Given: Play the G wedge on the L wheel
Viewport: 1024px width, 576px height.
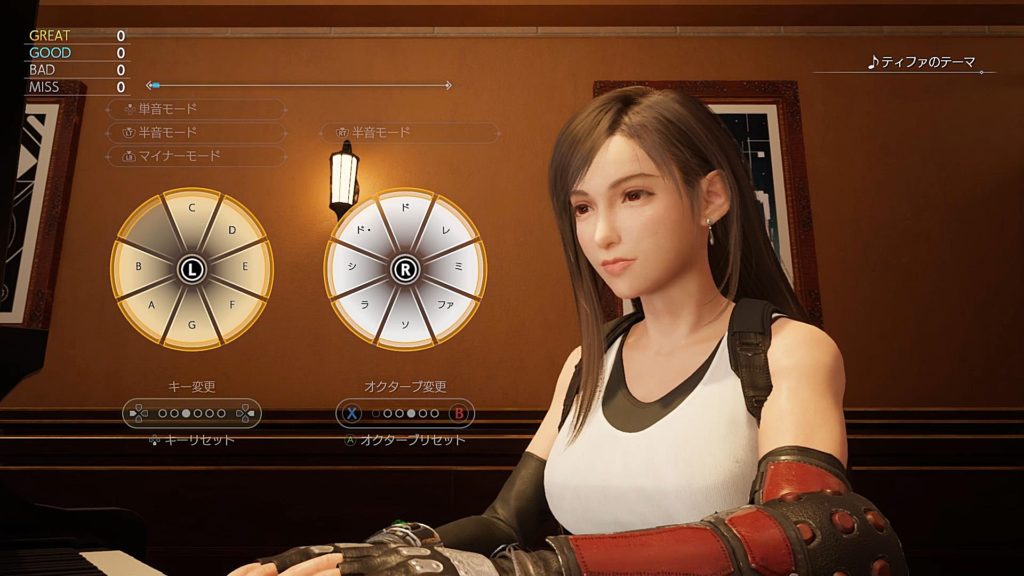Looking at the screenshot, I should [191, 326].
